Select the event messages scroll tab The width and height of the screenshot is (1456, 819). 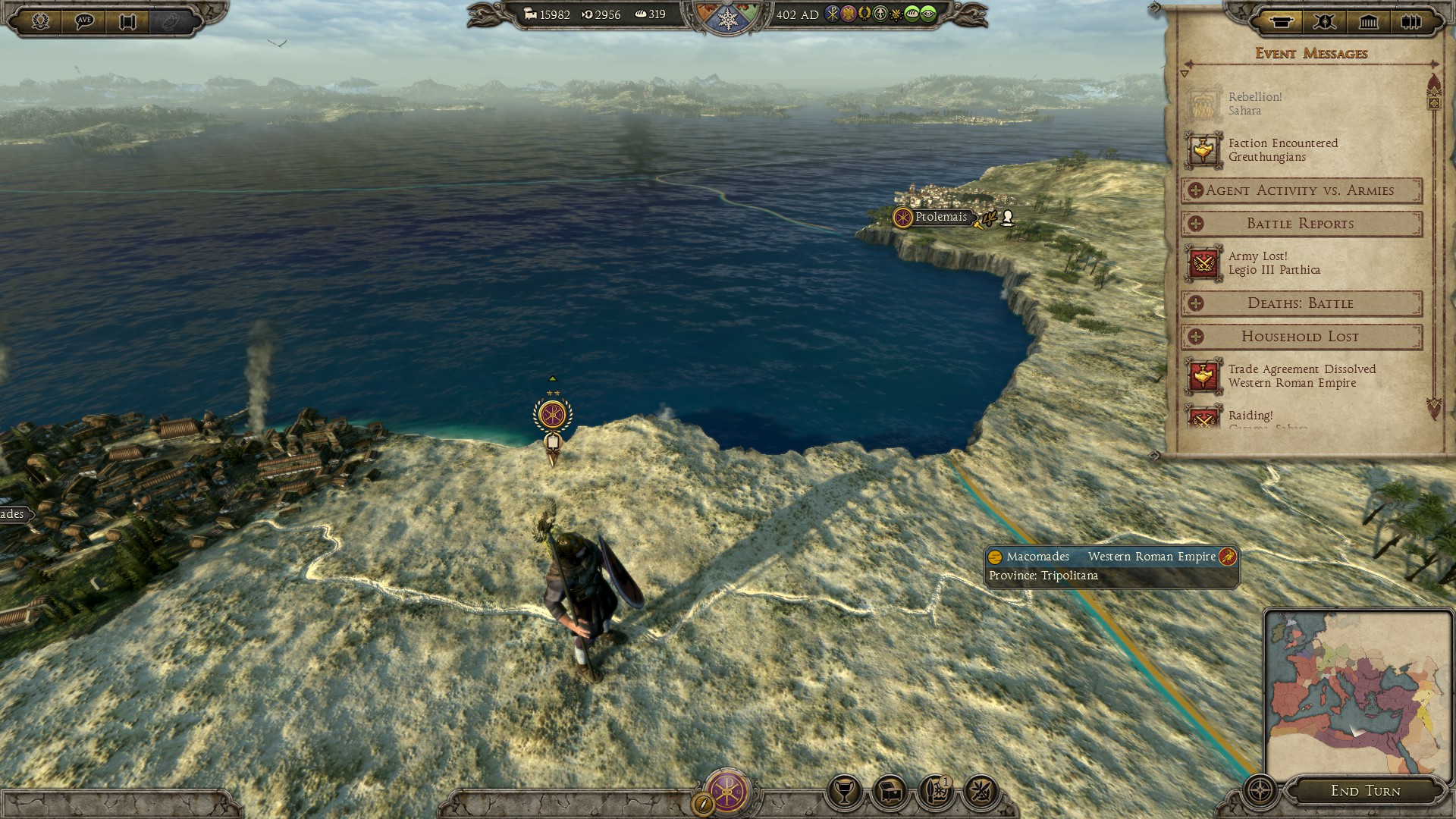click(x=1281, y=21)
